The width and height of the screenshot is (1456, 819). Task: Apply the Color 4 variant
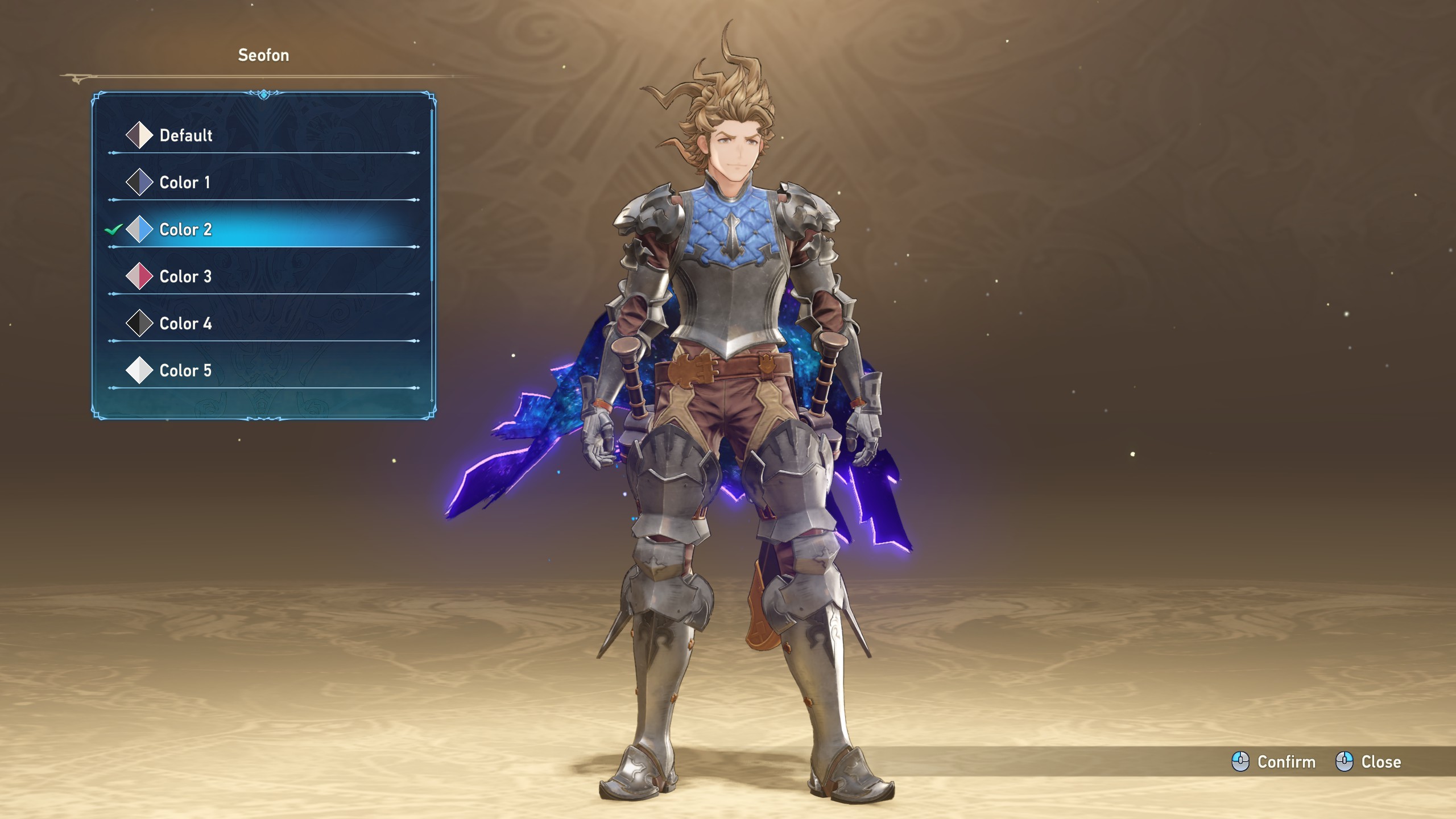click(185, 324)
